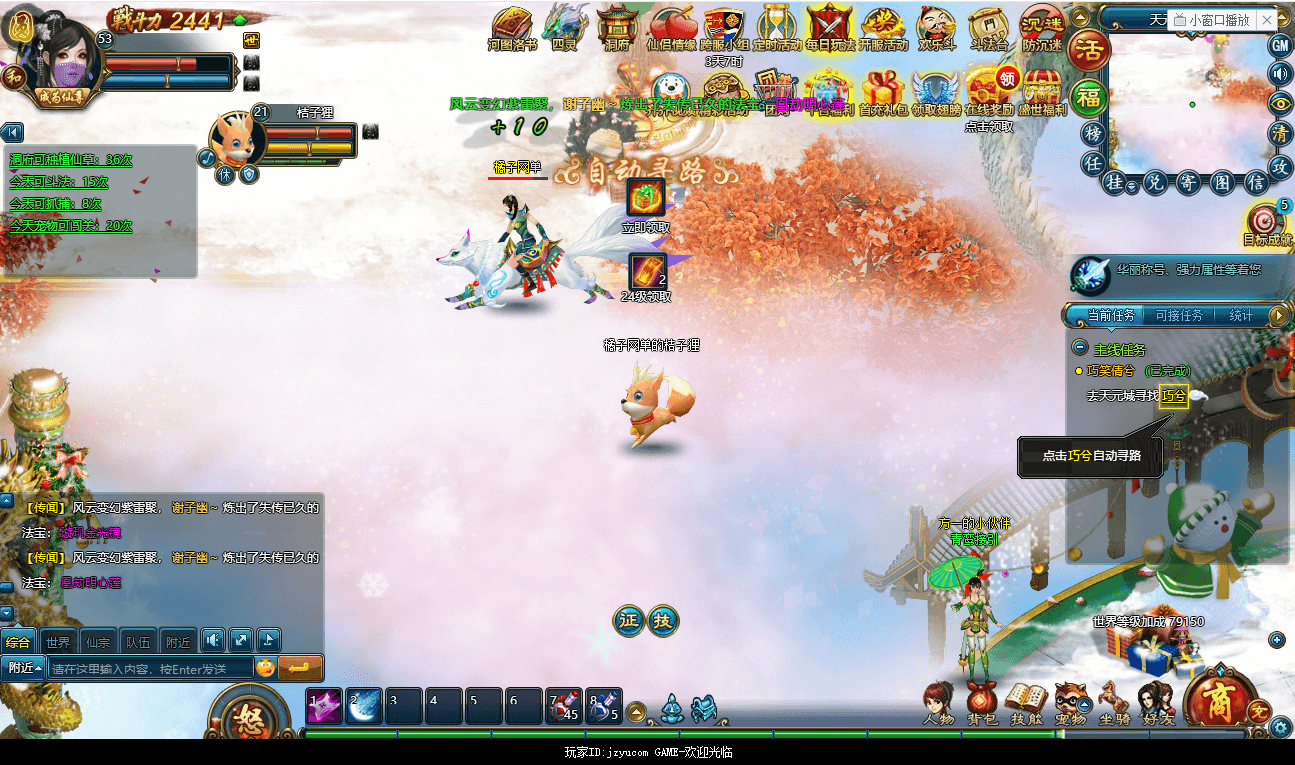The image size is (1295, 765).
Task: Close the 小窗口播放 overlay
Action: coord(1267,20)
